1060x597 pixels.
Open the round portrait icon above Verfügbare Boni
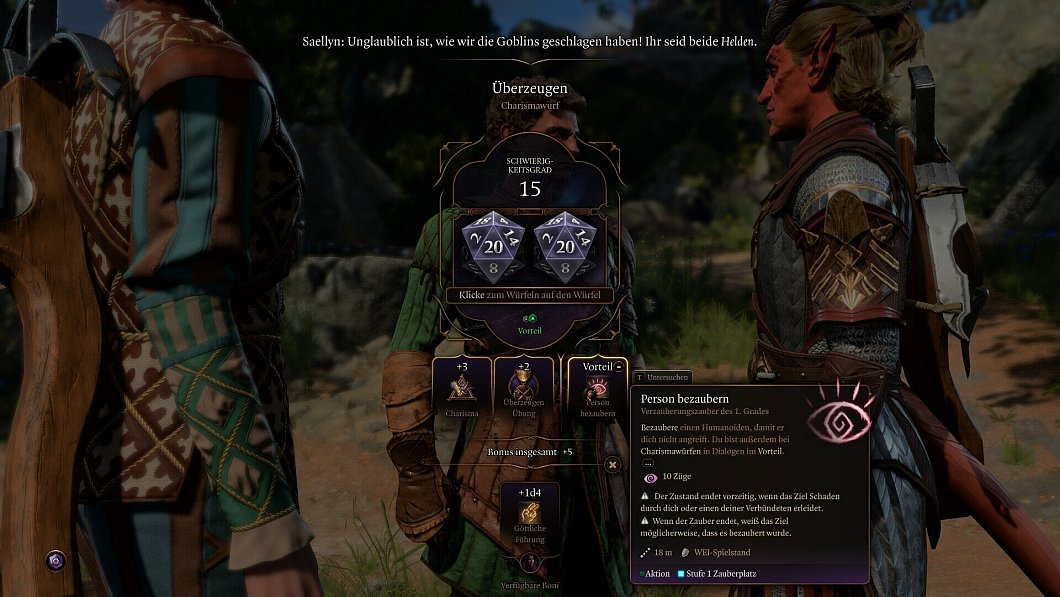(x=530, y=563)
